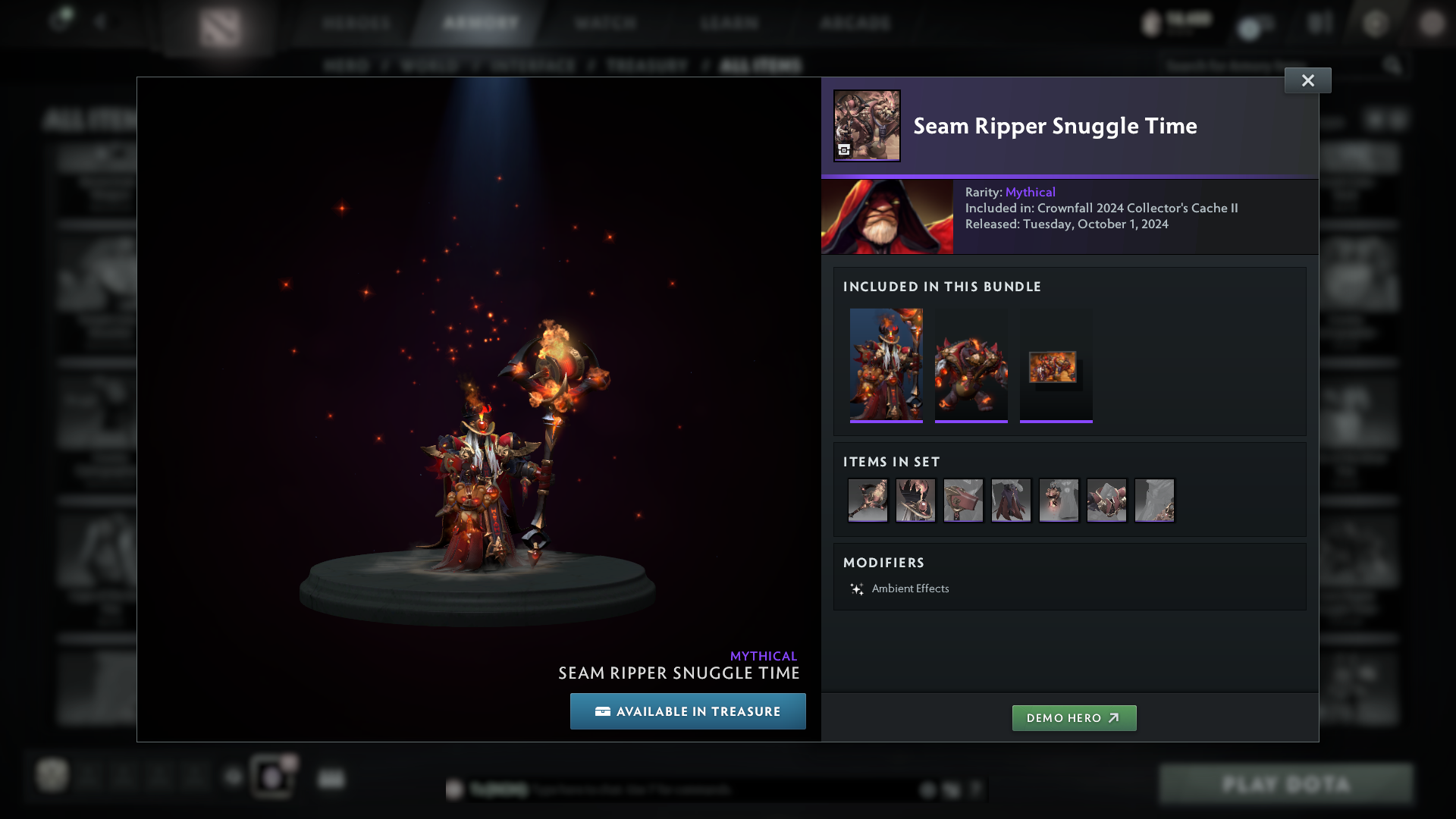Select the dark red robe item icon
This screenshot has width=1456, height=819.
[x=1011, y=500]
